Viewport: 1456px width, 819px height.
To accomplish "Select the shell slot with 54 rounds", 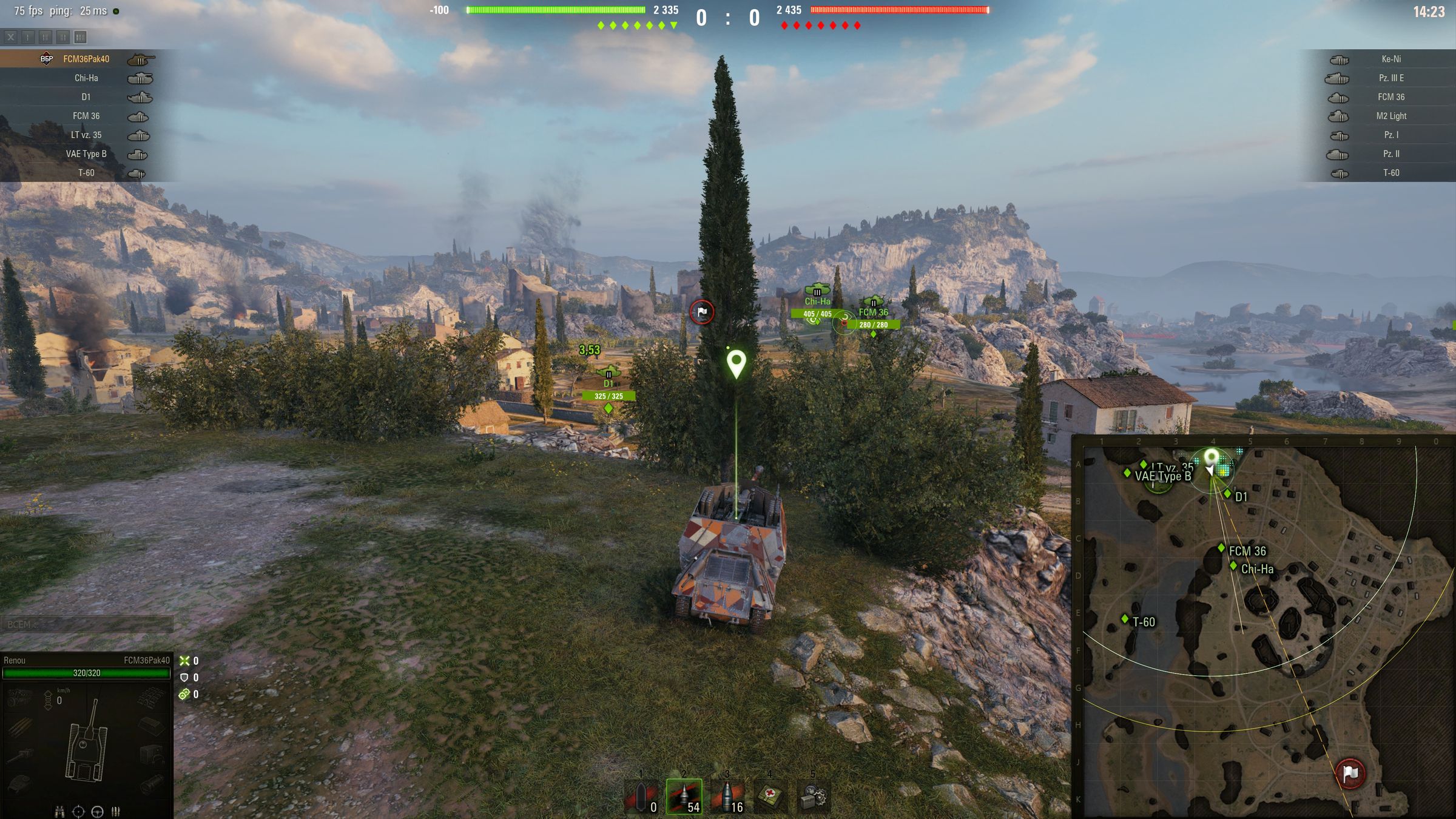I will tap(684, 796).
